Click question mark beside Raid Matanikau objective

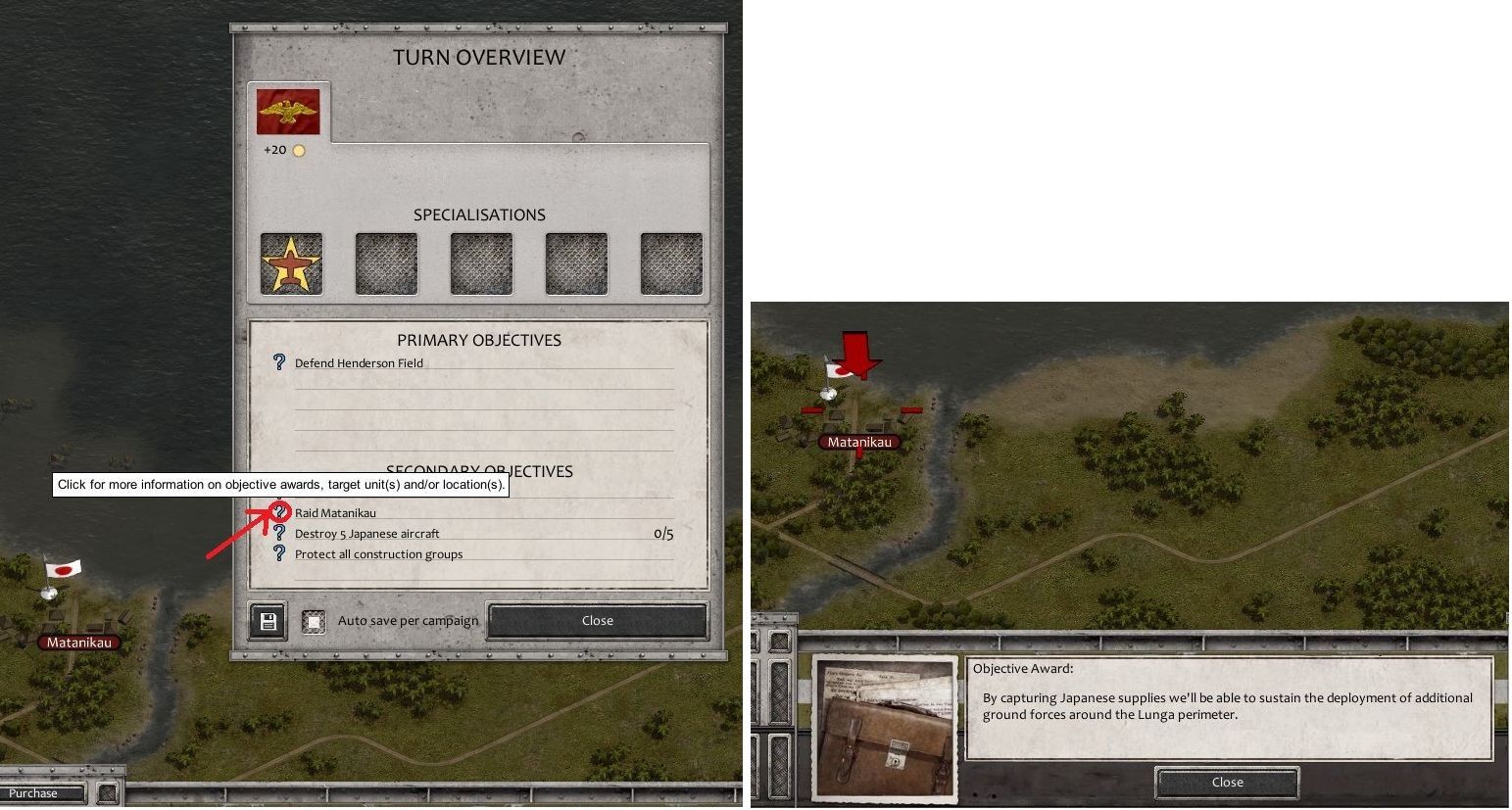[x=280, y=511]
